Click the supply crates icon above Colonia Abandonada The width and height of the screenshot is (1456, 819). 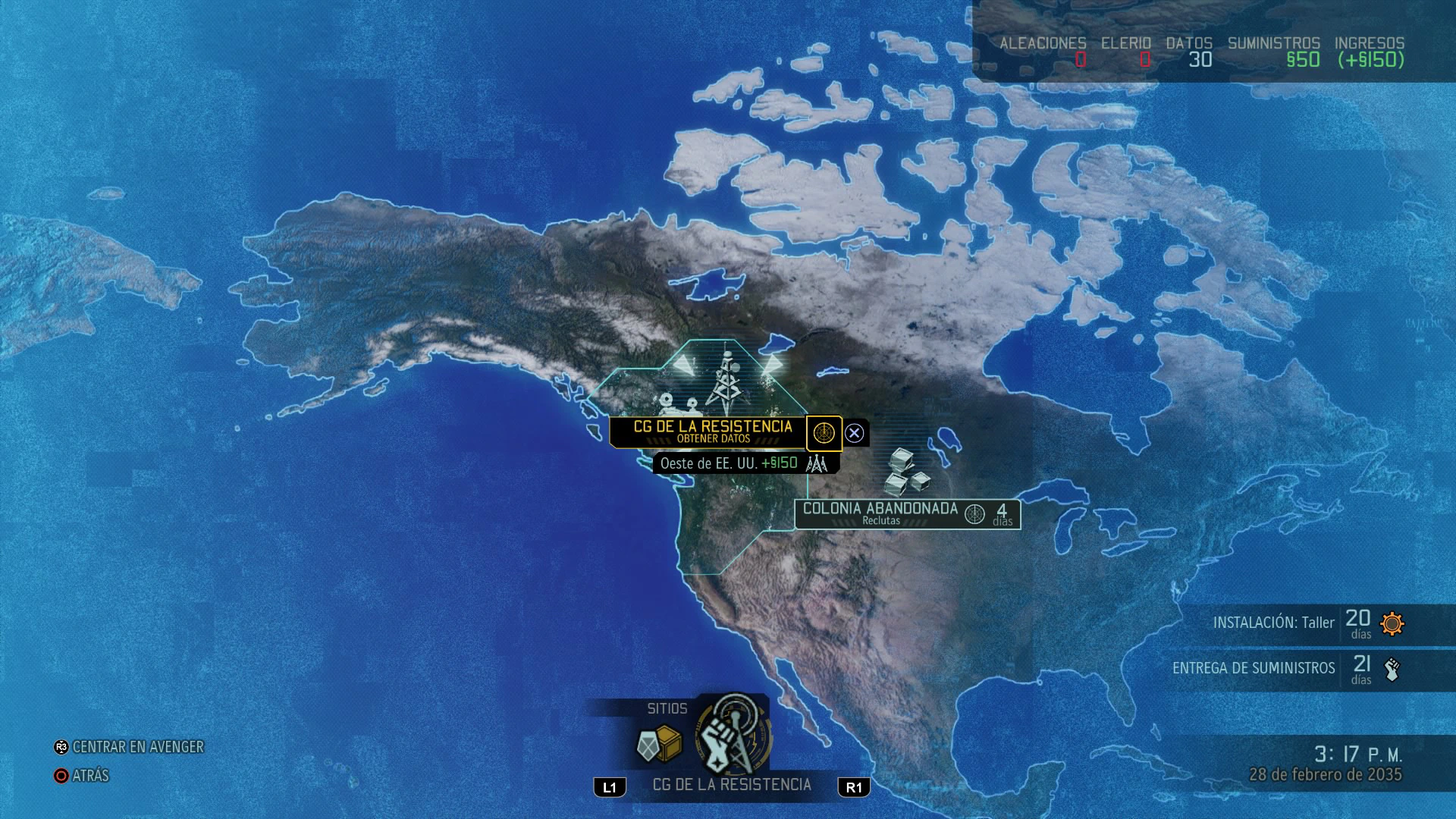(906, 471)
